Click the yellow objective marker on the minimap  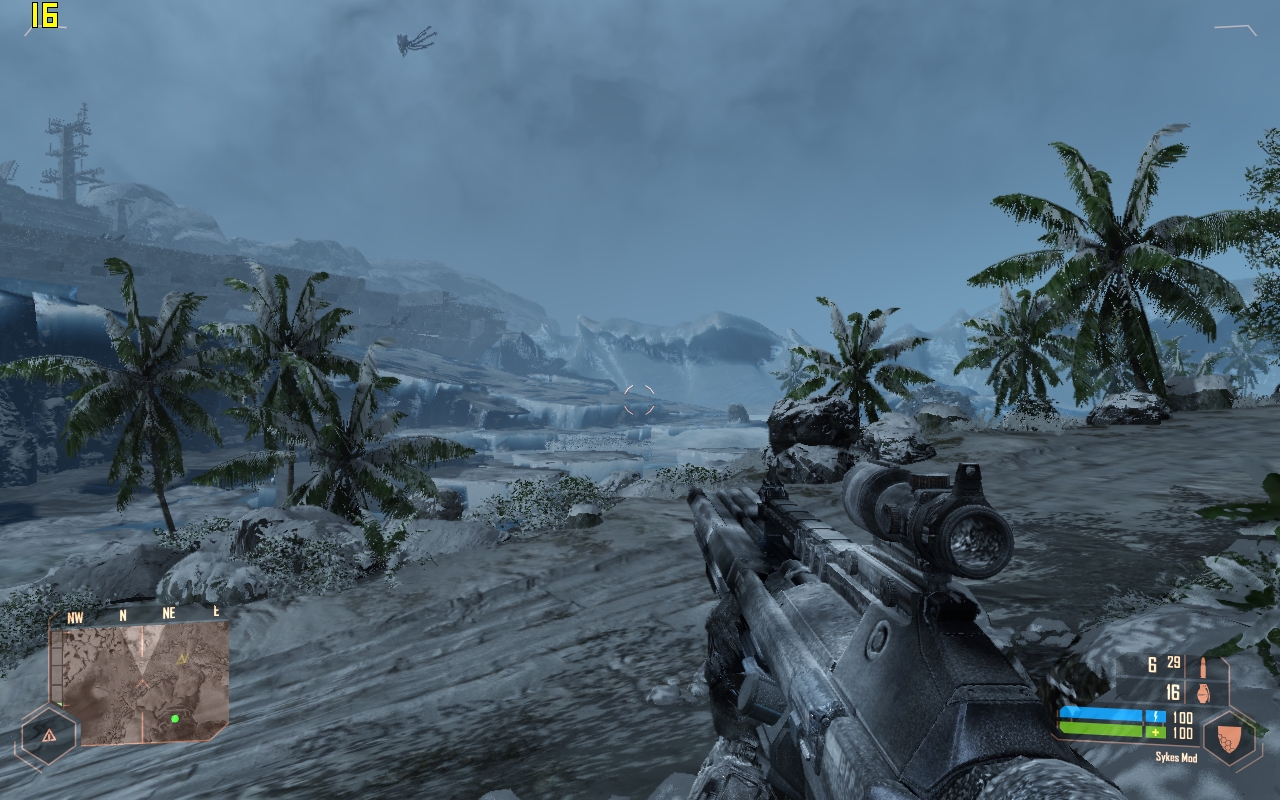click(x=183, y=658)
